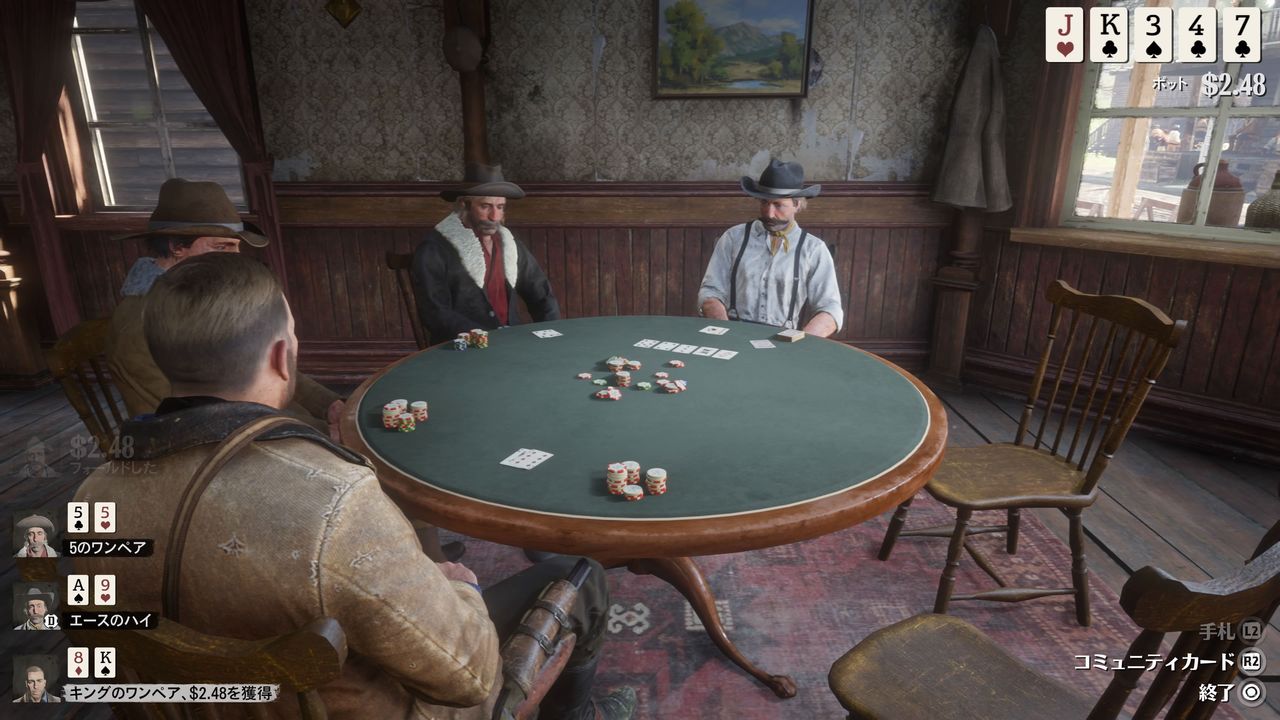Click the 8 of Diamonds hole card
The height and width of the screenshot is (720, 1280).
pyautogui.click(x=79, y=664)
